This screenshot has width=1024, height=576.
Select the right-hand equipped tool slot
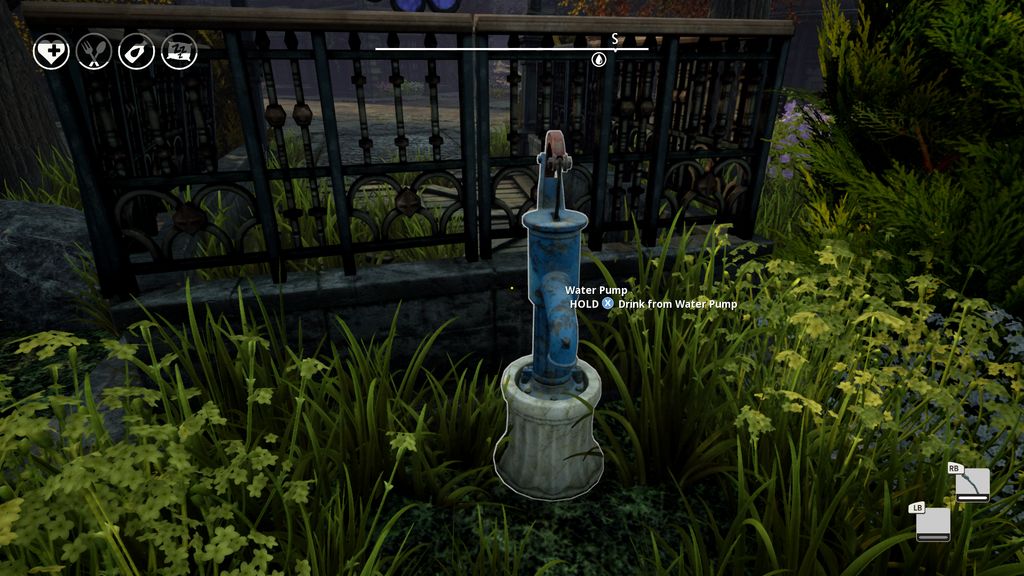pyautogui.click(x=972, y=485)
